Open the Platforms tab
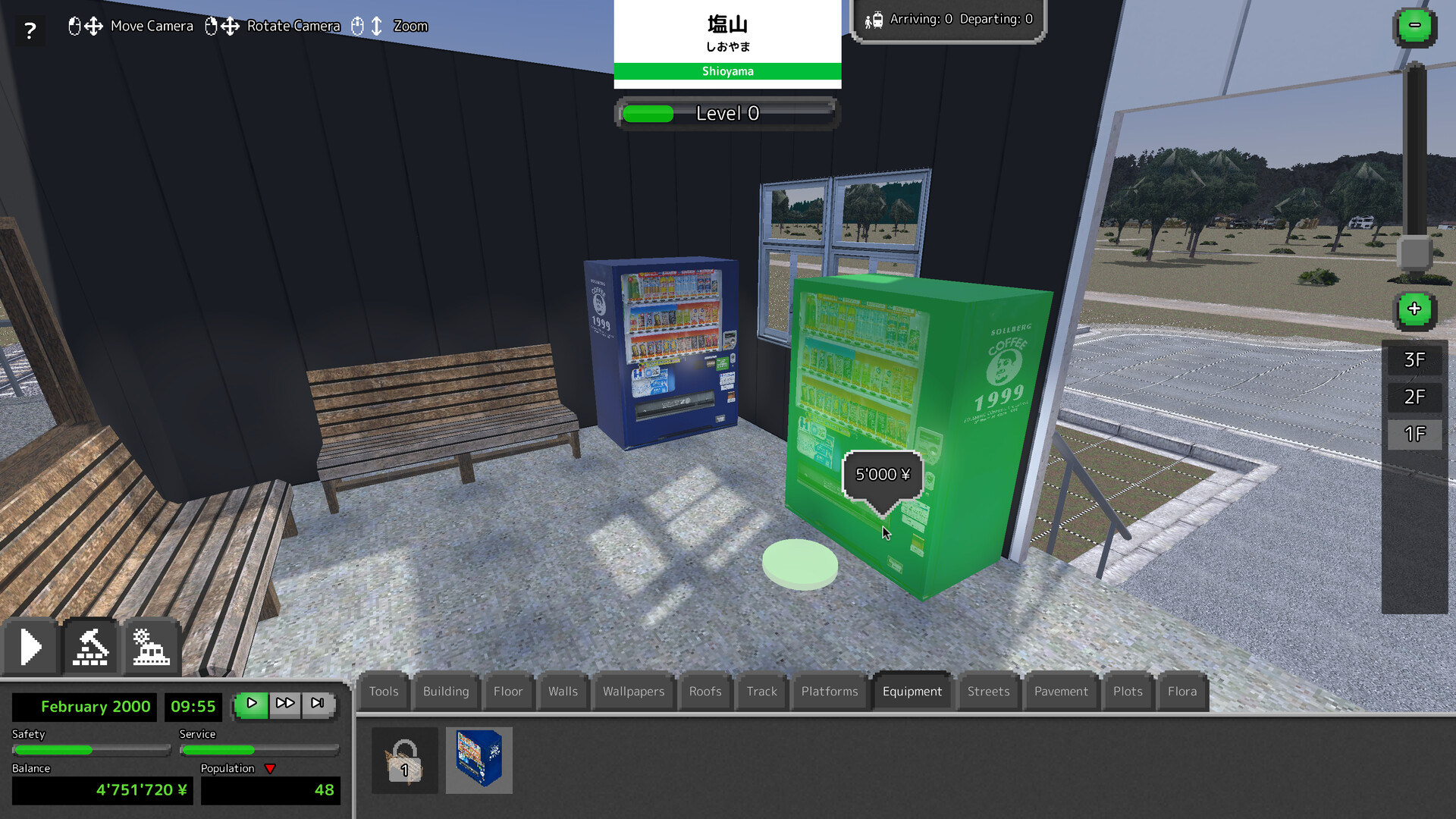1456x819 pixels. (829, 691)
